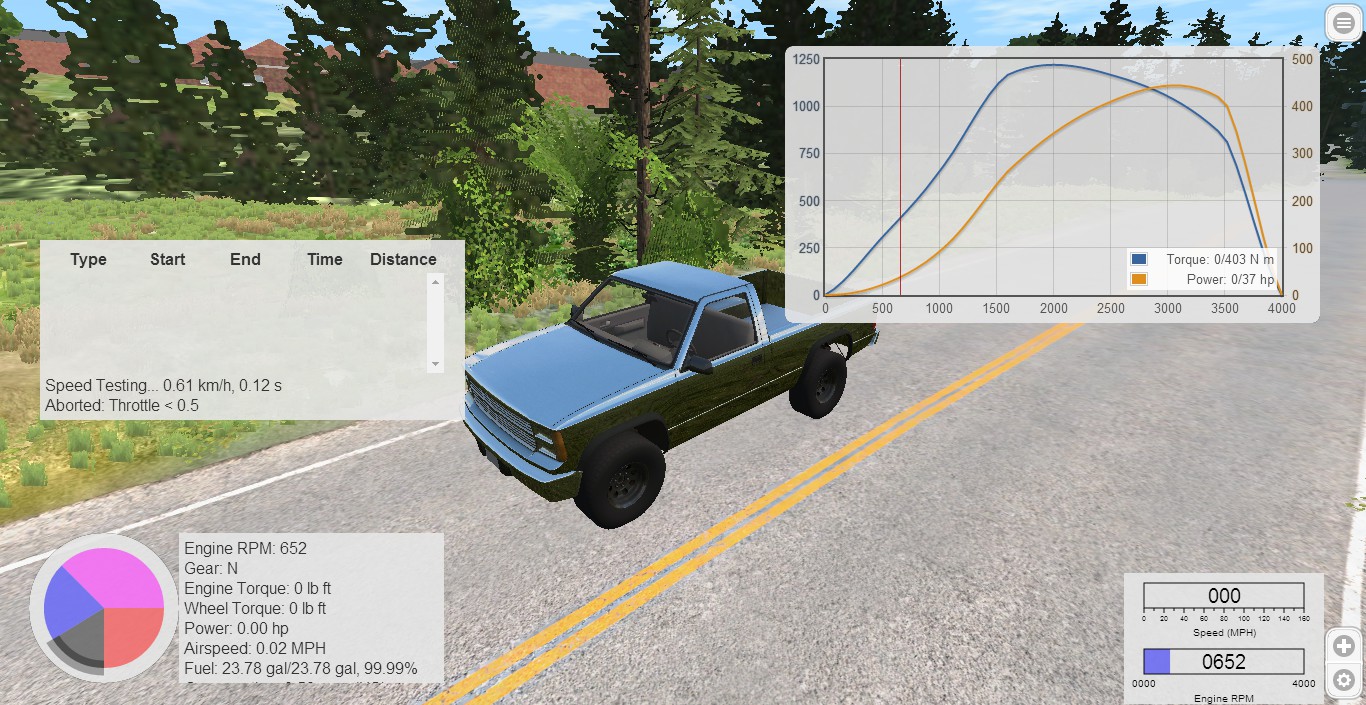Image resolution: width=1366 pixels, height=705 pixels.
Task: Click the plus button to add an app
Action: pyautogui.click(x=1343, y=645)
